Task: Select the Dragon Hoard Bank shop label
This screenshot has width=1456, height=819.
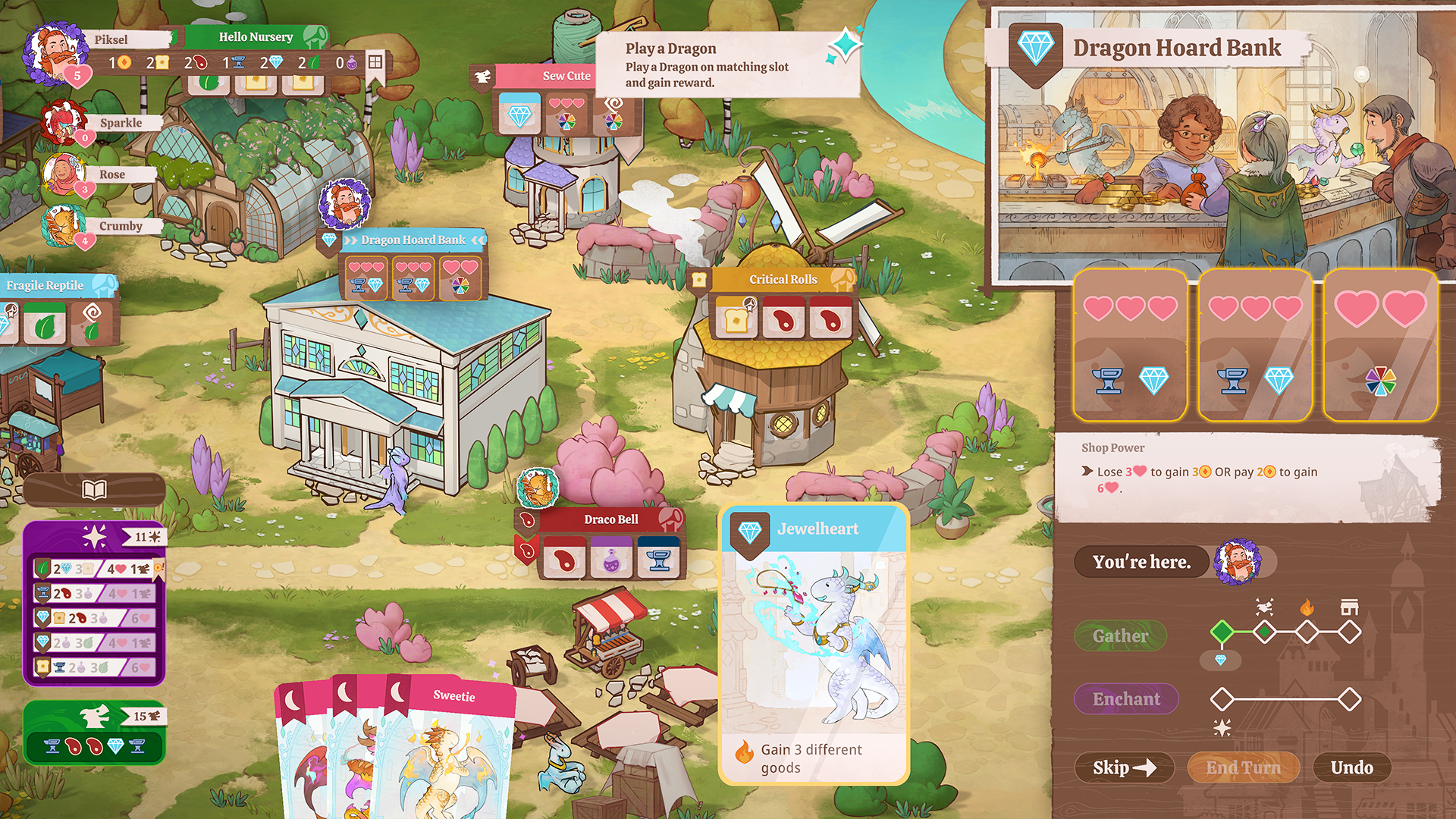Action: click(x=413, y=240)
